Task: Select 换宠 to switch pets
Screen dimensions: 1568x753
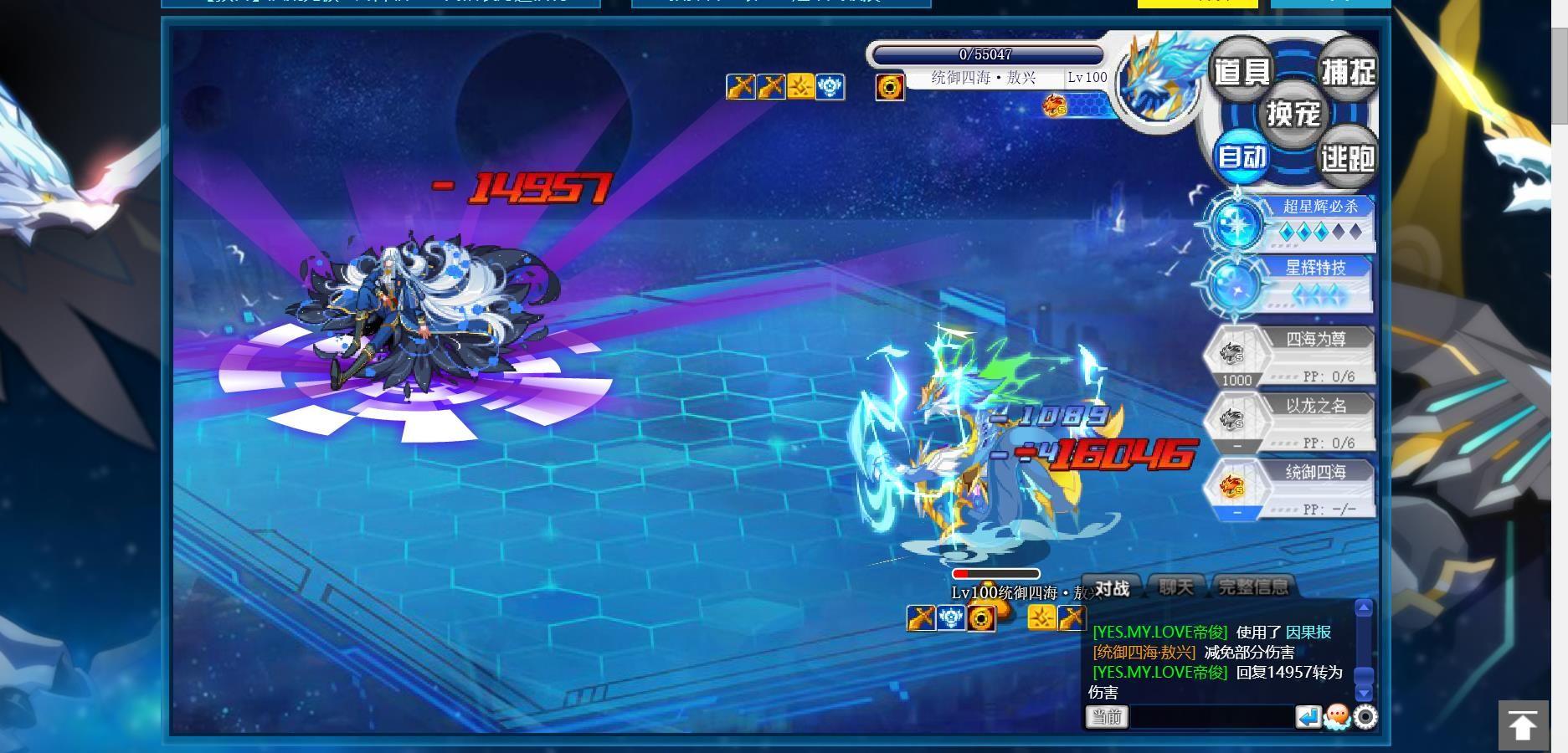Action: (x=1293, y=114)
